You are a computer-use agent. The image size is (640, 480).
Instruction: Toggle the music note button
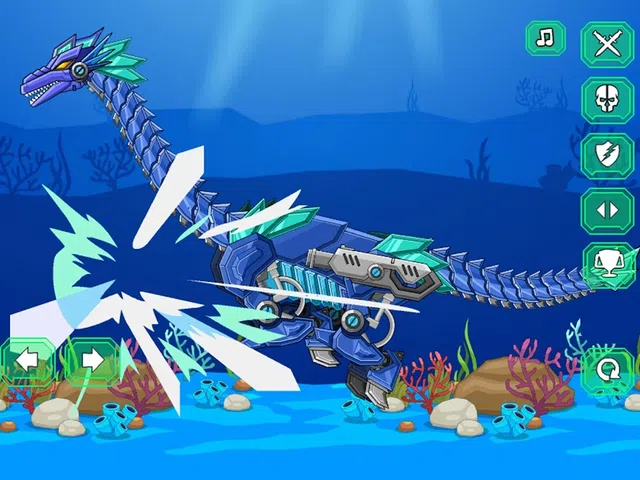(545, 39)
